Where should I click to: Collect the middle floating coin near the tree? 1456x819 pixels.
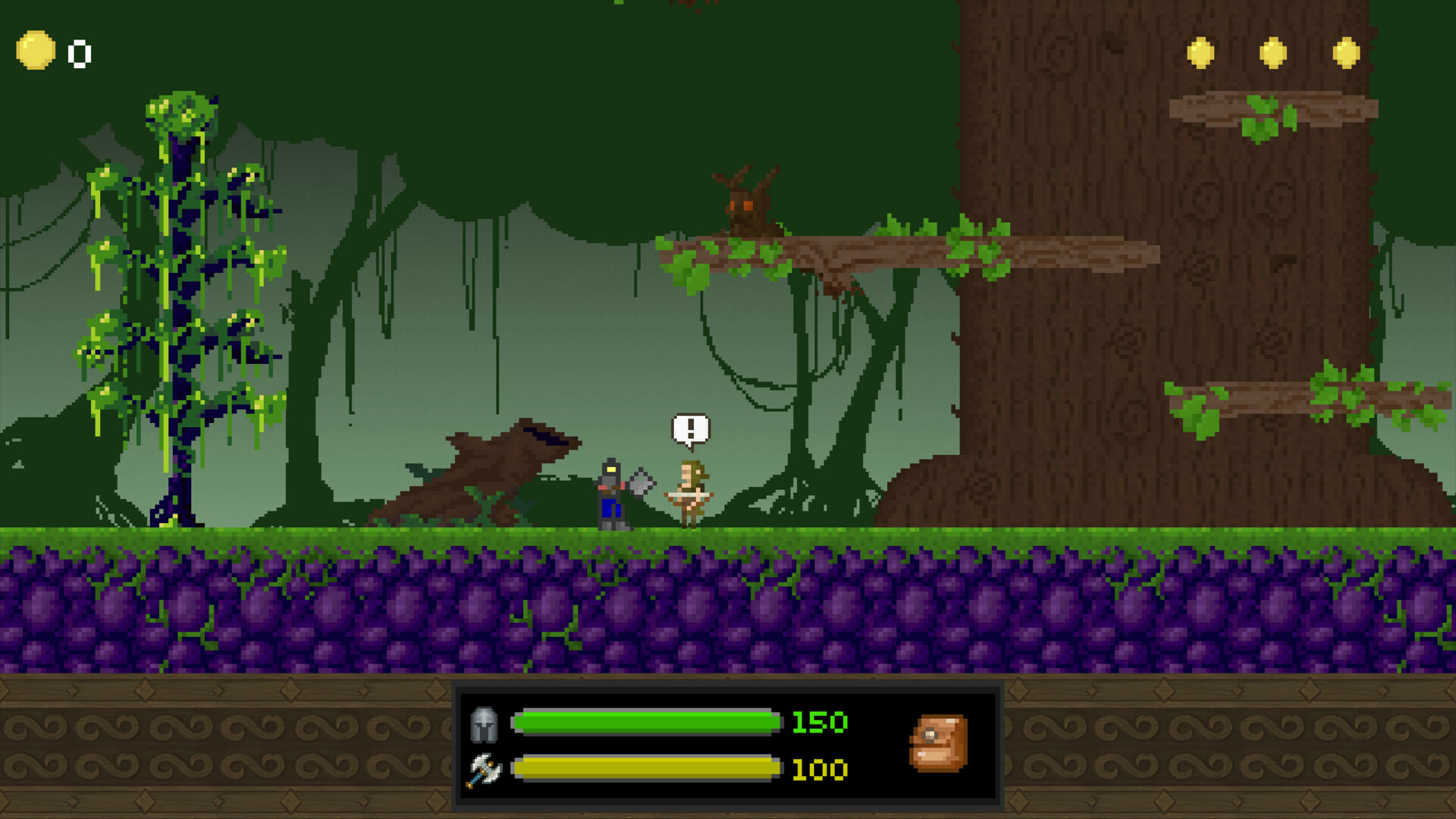[x=1274, y=54]
